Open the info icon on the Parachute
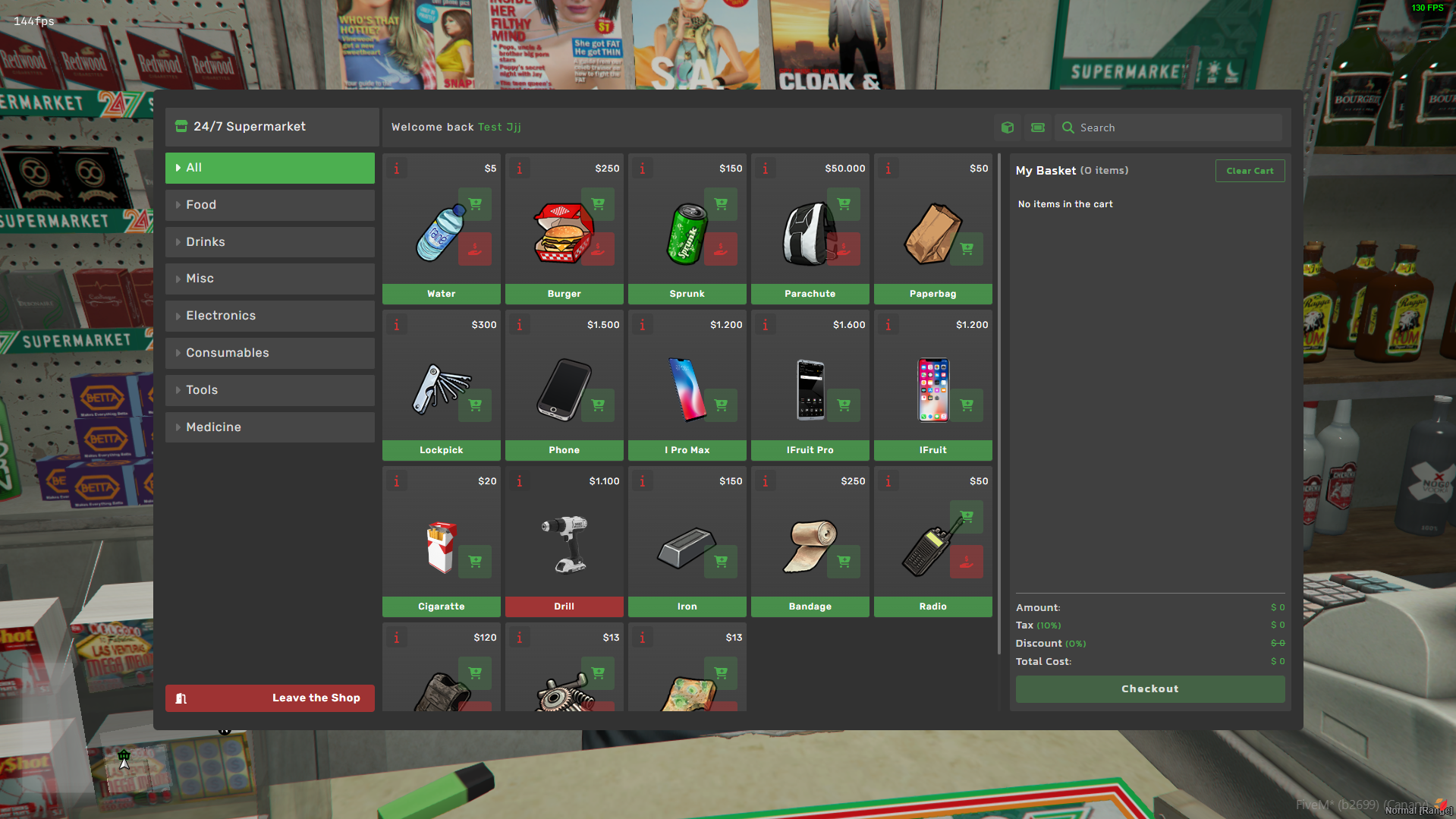The image size is (1456, 819). (x=765, y=169)
